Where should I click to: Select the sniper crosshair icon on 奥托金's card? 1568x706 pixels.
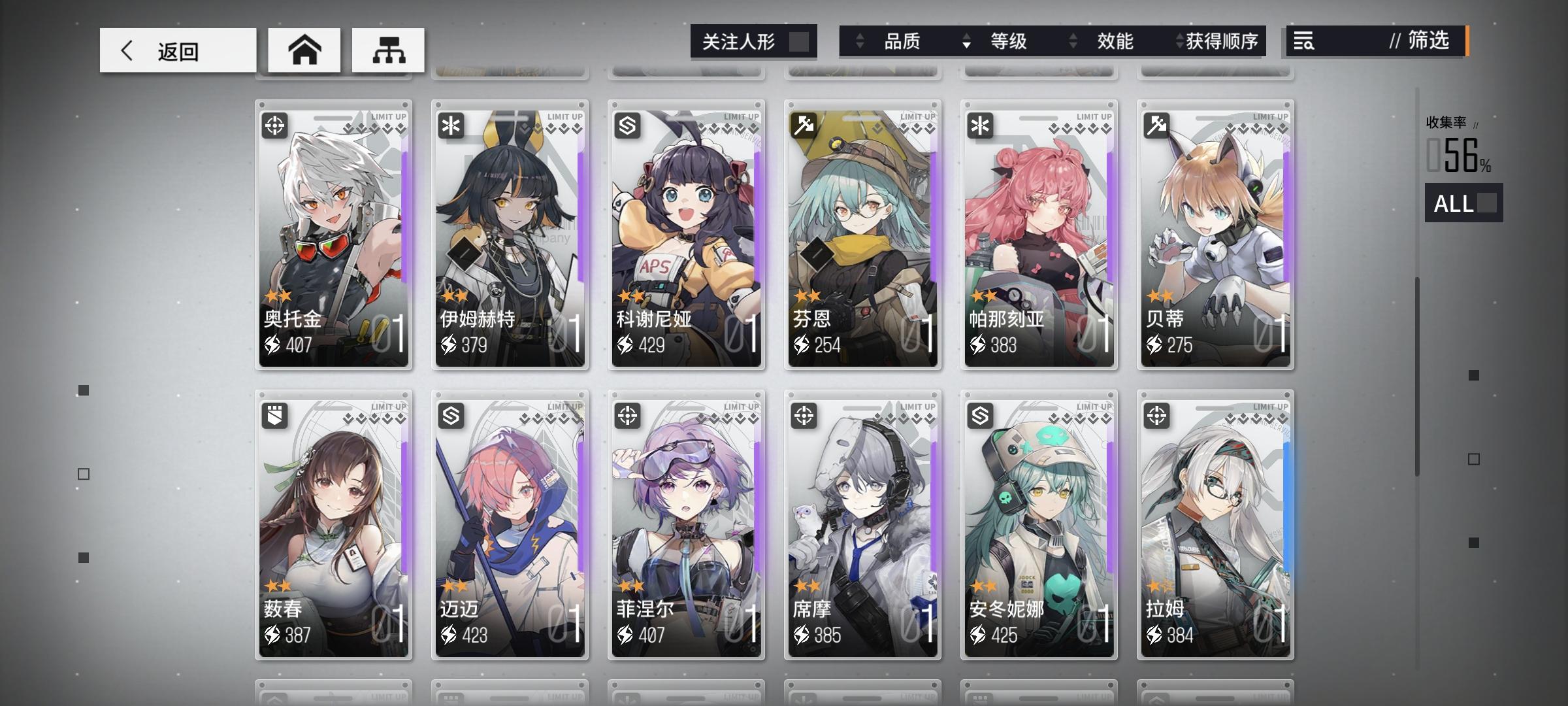click(x=275, y=124)
